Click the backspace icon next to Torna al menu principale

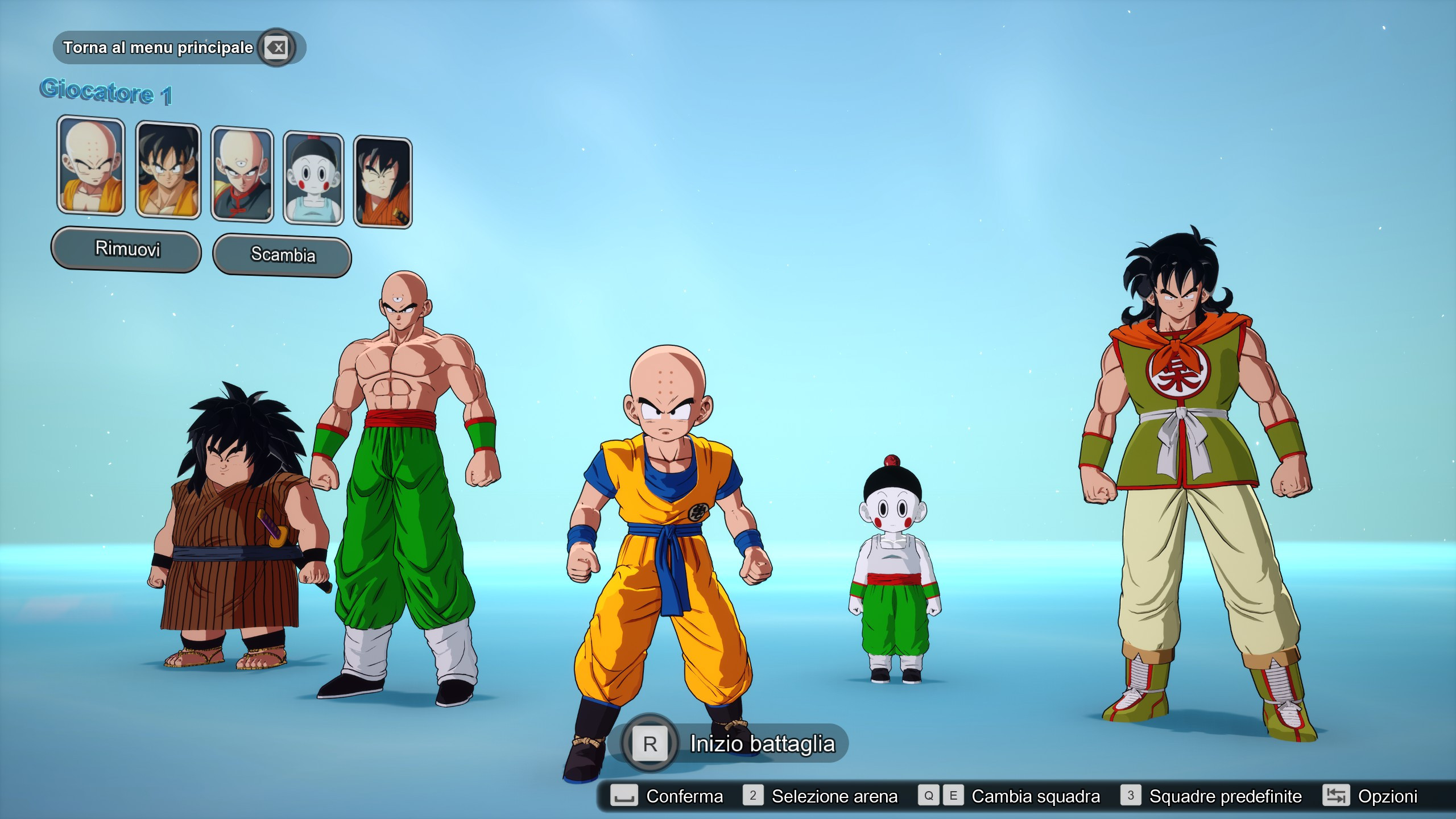(x=275, y=48)
